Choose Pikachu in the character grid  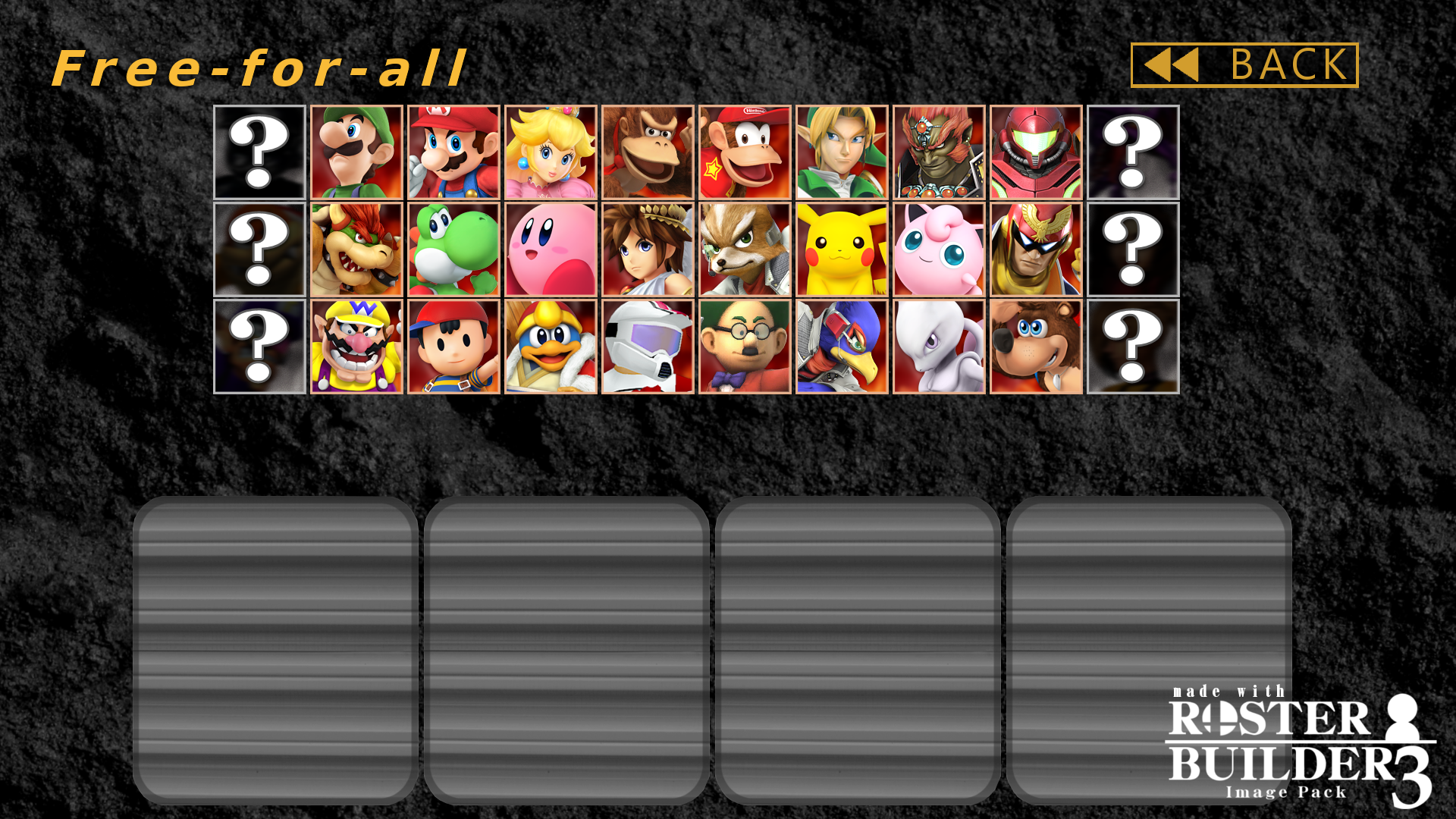[840, 248]
